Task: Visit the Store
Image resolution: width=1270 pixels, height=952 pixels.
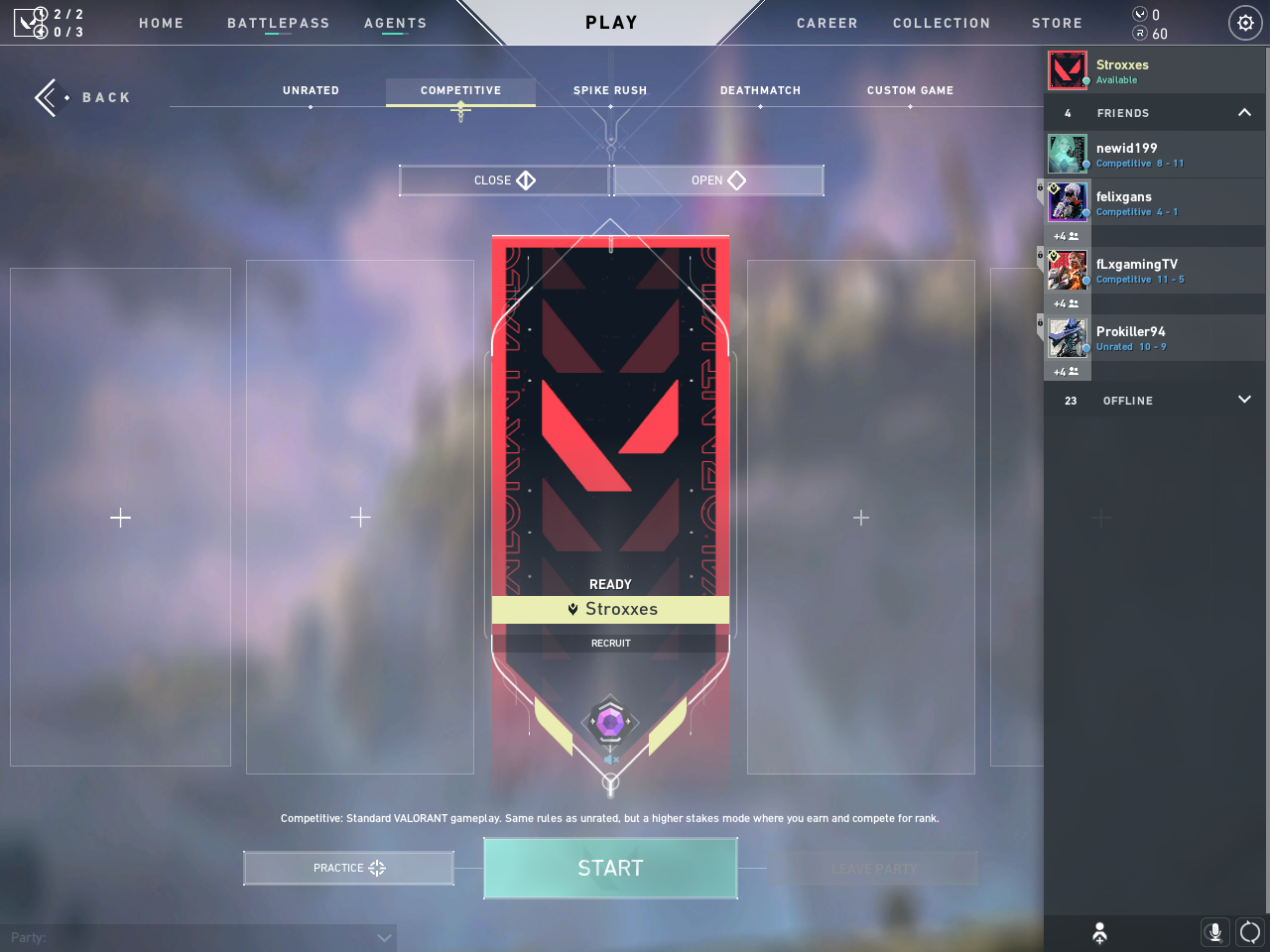Action: tap(1057, 23)
